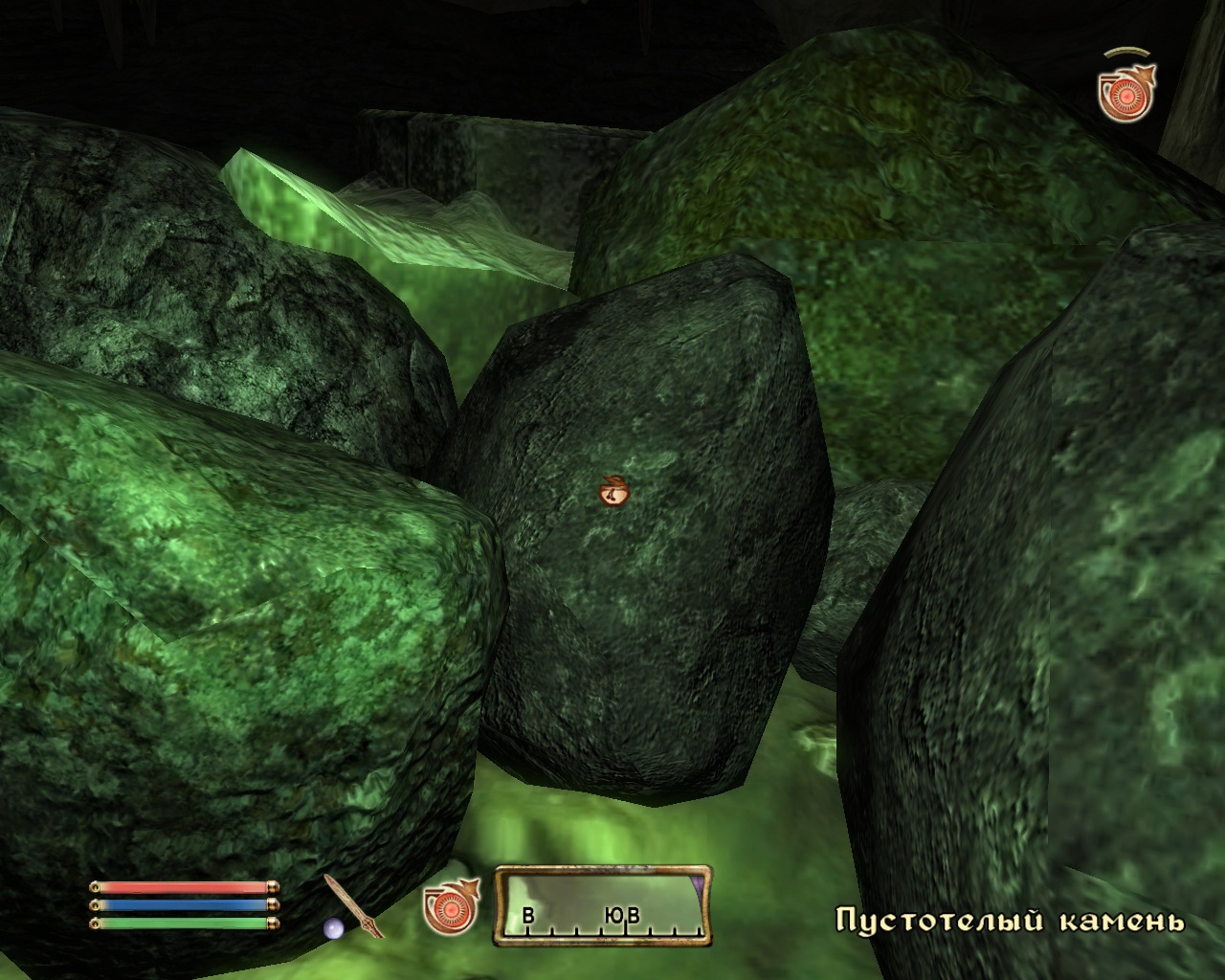Click the sun spell icon beside the compass
1225x980 pixels.
[450, 905]
